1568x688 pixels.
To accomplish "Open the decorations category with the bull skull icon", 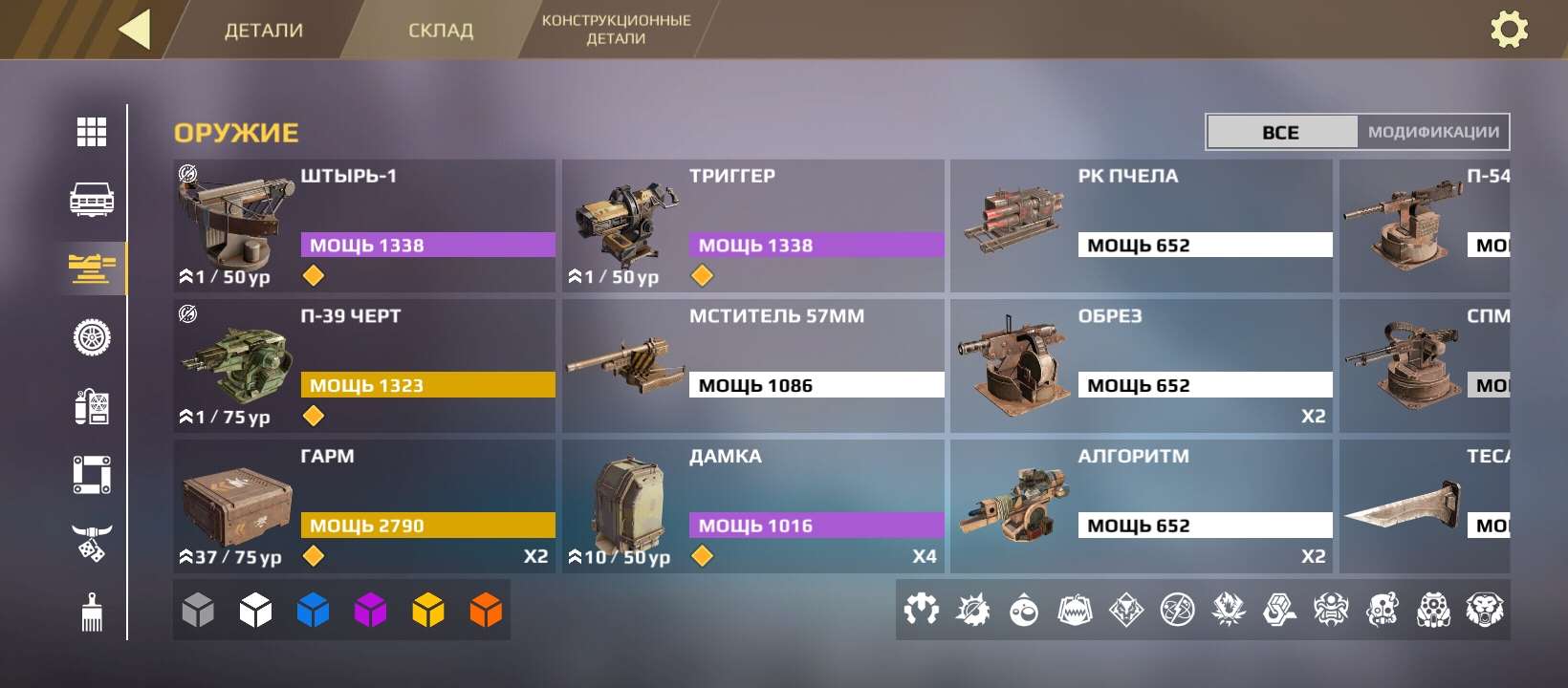I will (x=92, y=544).
